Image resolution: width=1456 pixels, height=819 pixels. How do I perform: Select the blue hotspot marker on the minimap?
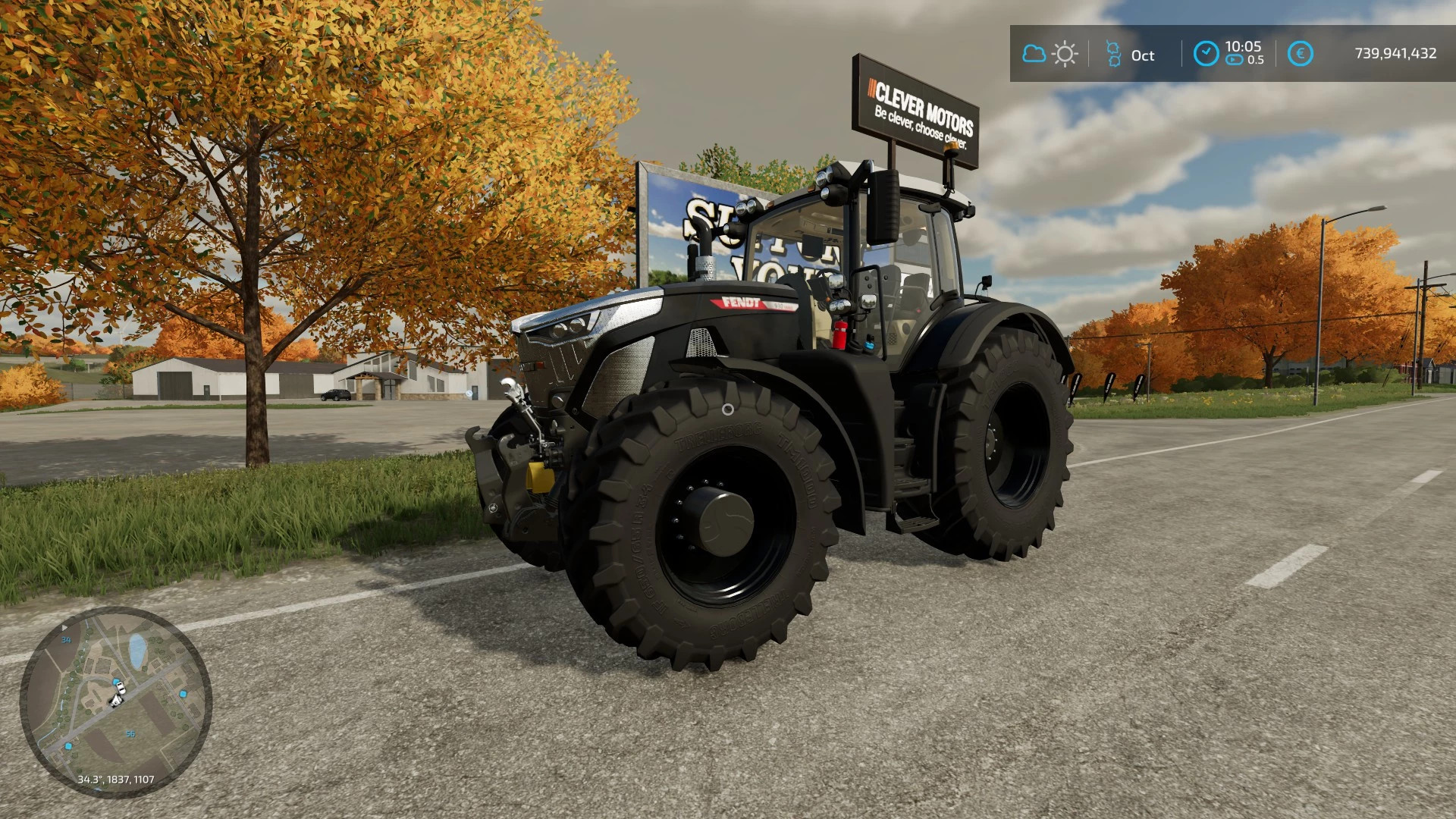183,693
